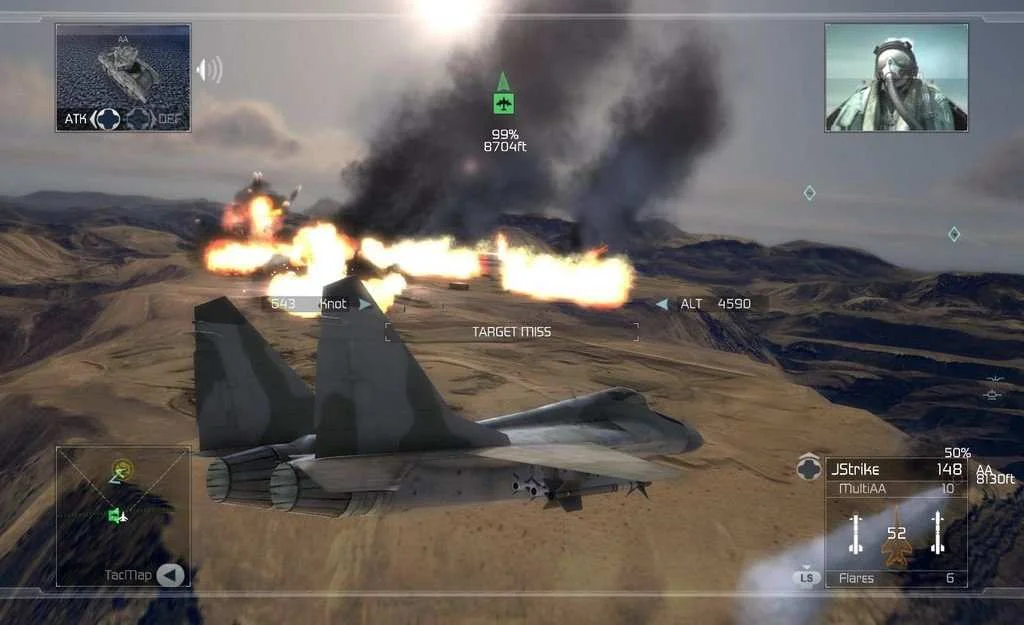
Task: Click the yellow target marker on the TacMap
Action: tap(123, 467)
